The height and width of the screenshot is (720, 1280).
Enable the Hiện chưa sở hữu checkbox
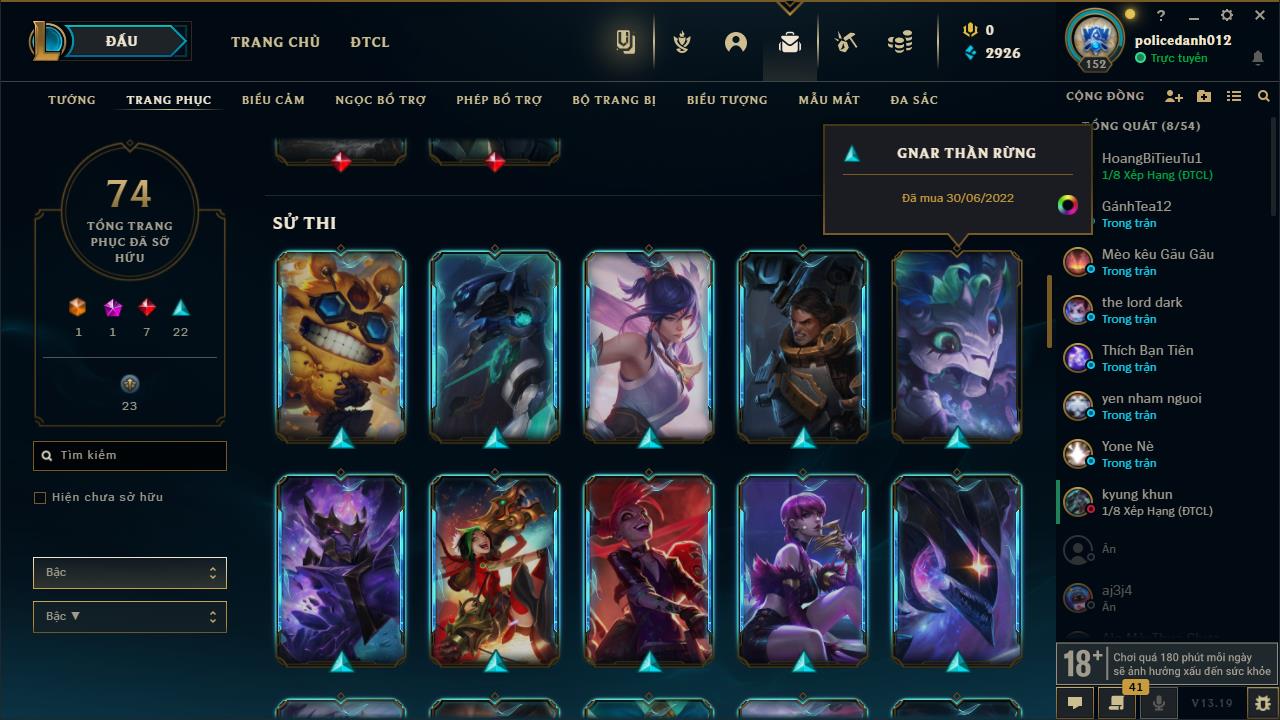[x=39, y=497]
